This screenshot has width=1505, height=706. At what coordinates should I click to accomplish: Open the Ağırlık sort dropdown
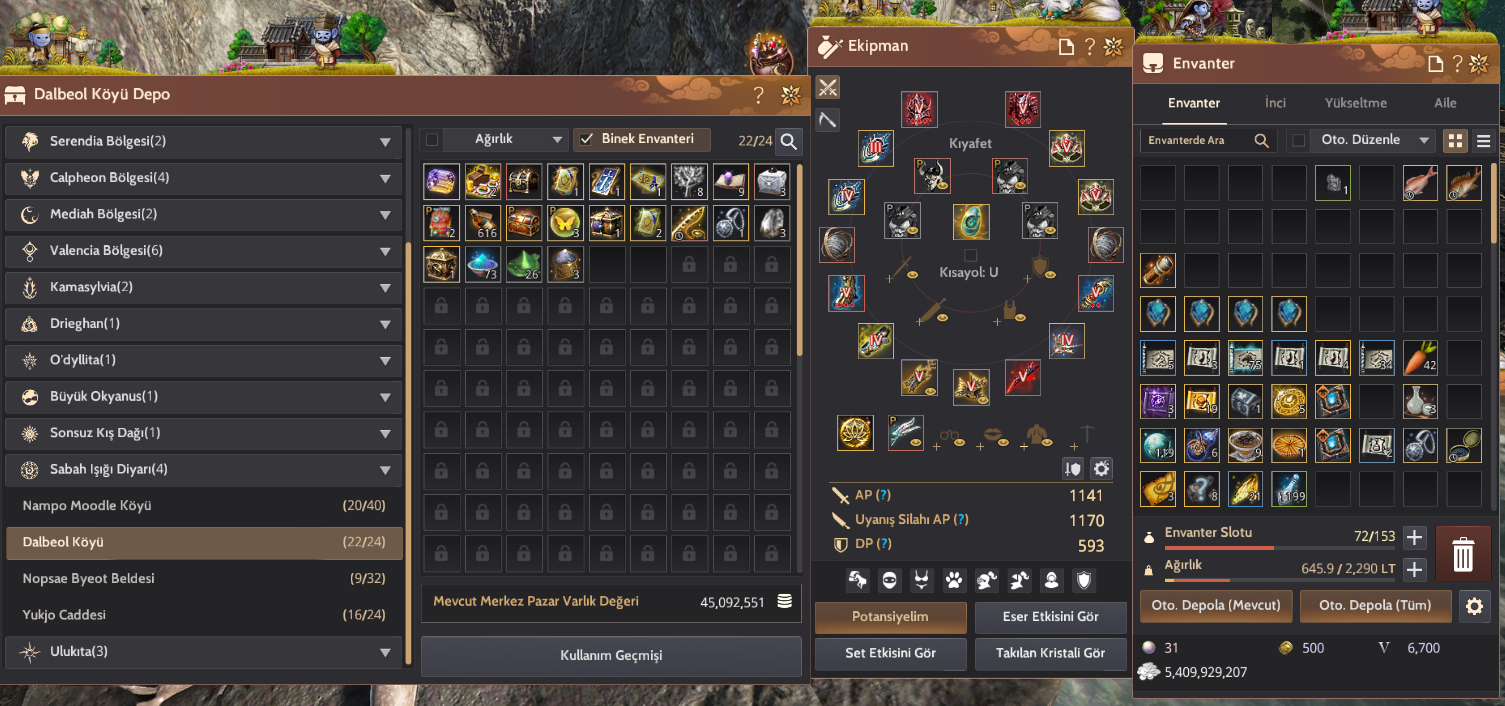point(505,140)
